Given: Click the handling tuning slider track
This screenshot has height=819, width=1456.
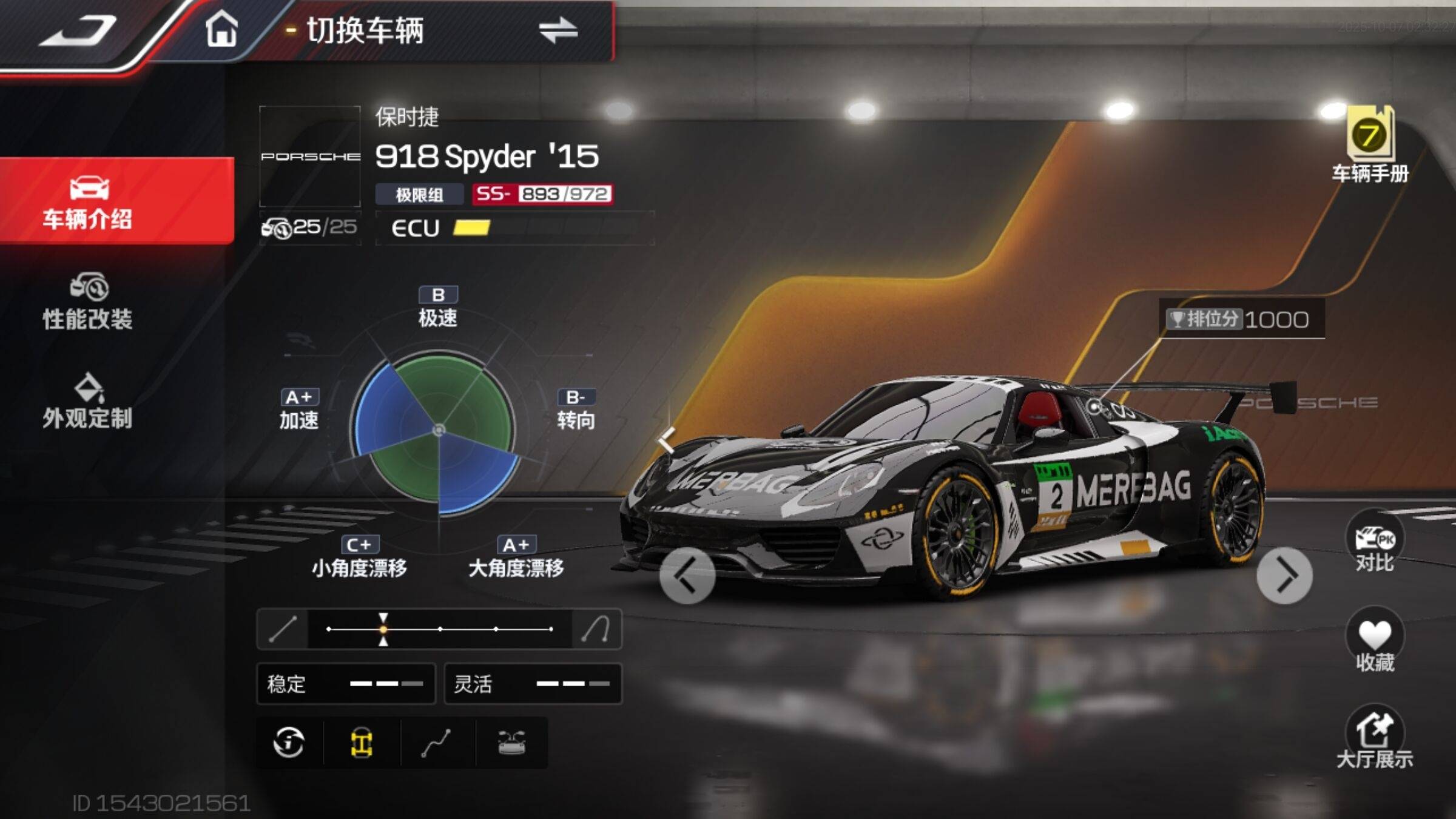Looking at the screenshot, I should click(x=440, y=629).
